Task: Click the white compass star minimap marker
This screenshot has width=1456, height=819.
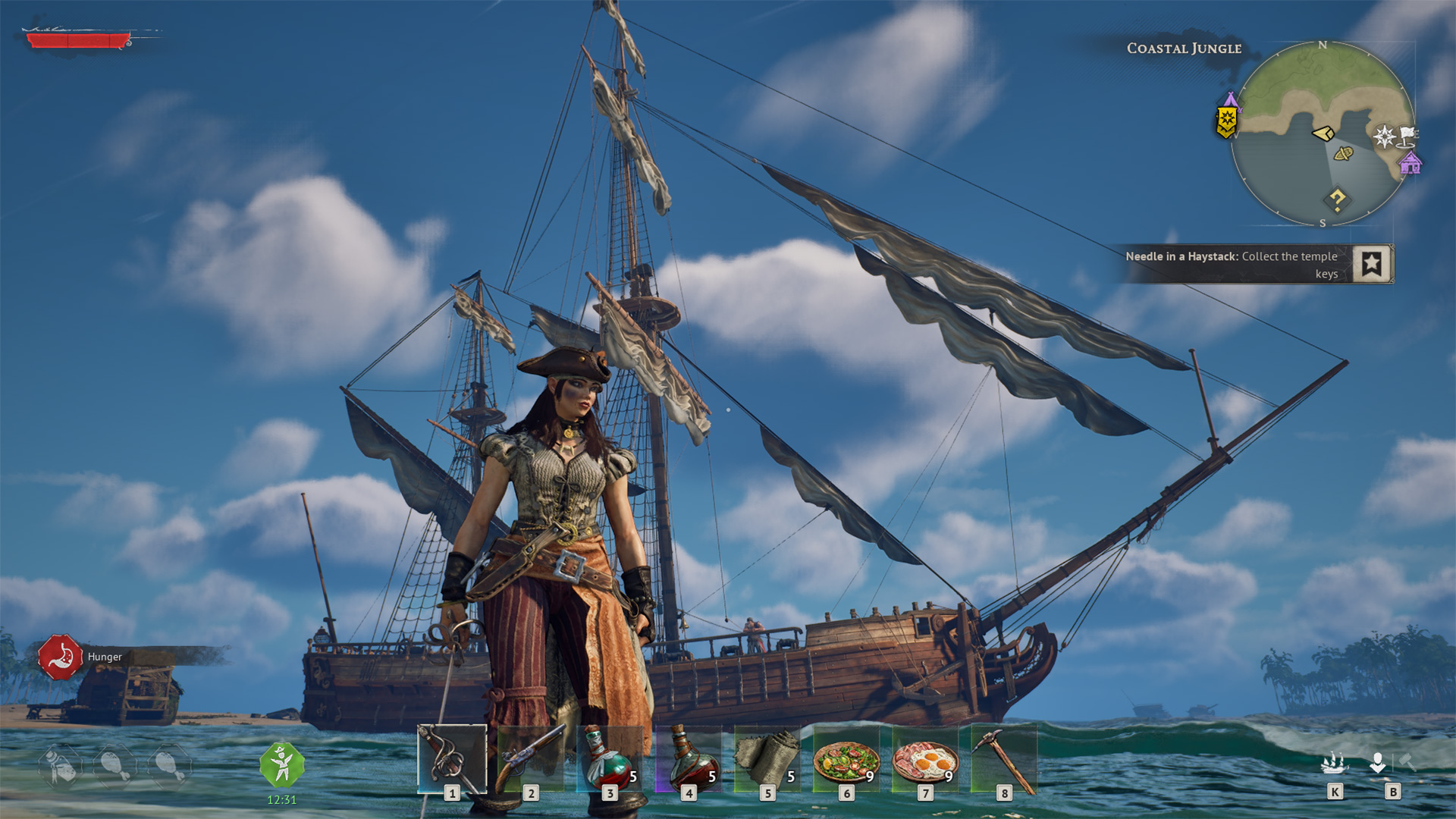Action: (1384, 136)
